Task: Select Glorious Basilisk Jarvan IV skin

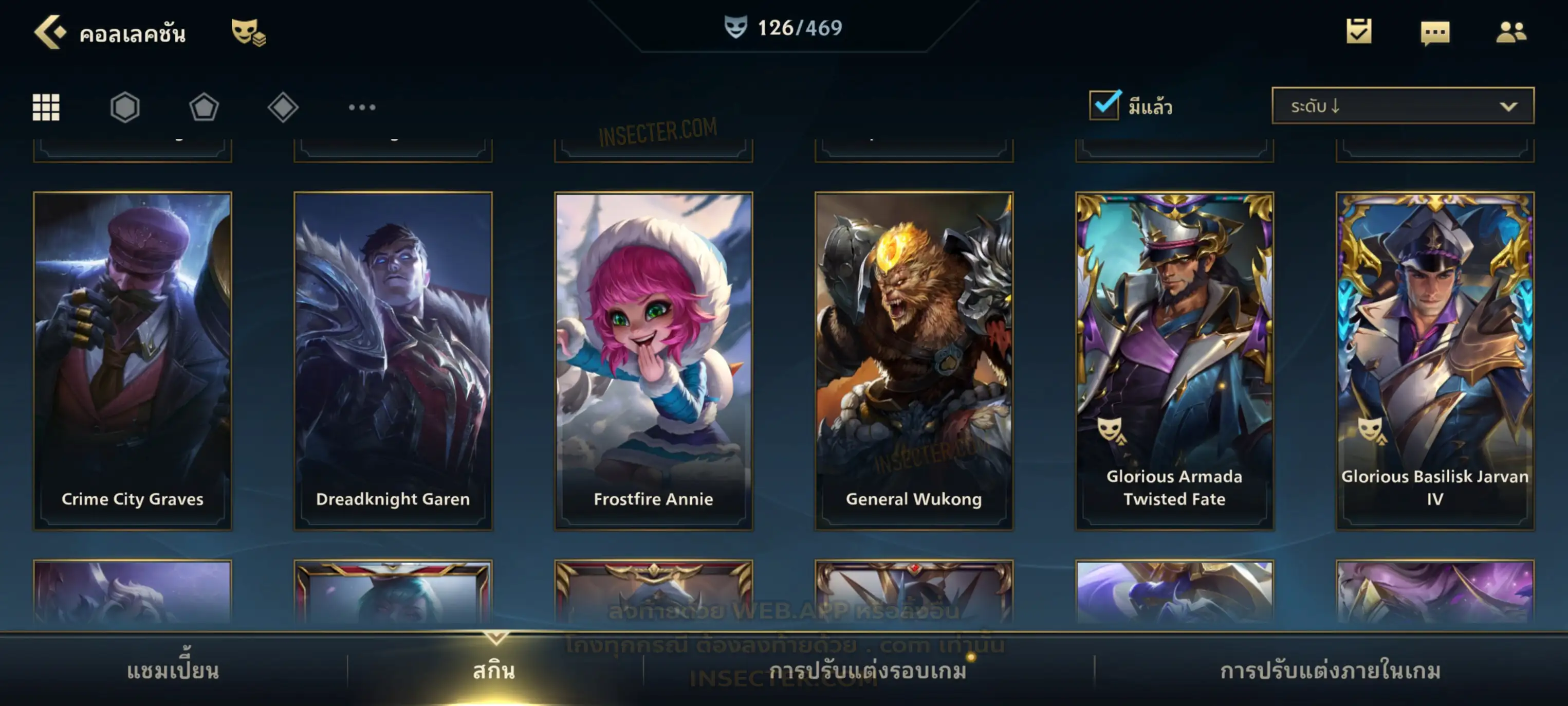Action: coord(1435,360)
